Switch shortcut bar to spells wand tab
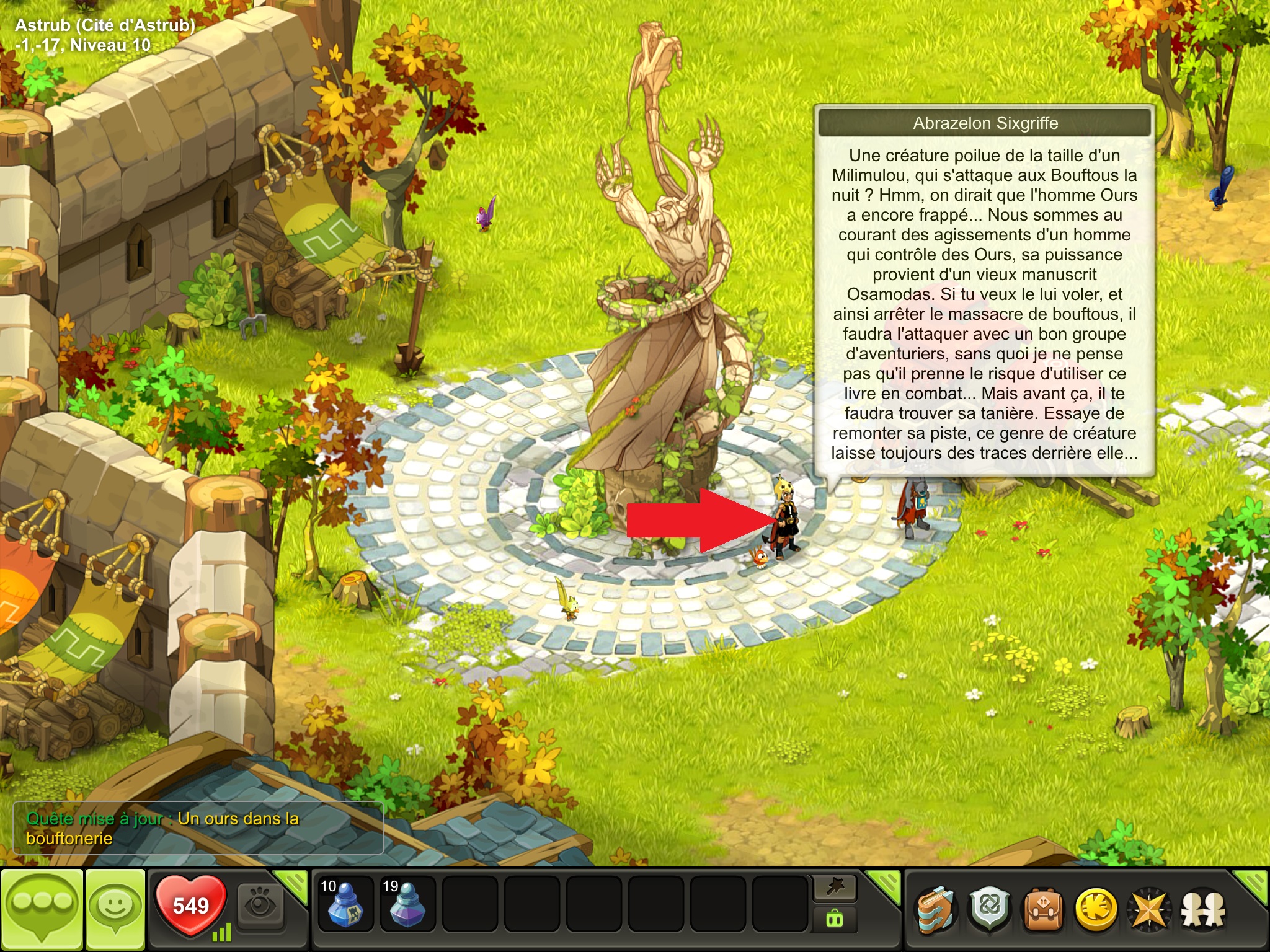This screenshot has height=952, width=1270. point(835,888)
